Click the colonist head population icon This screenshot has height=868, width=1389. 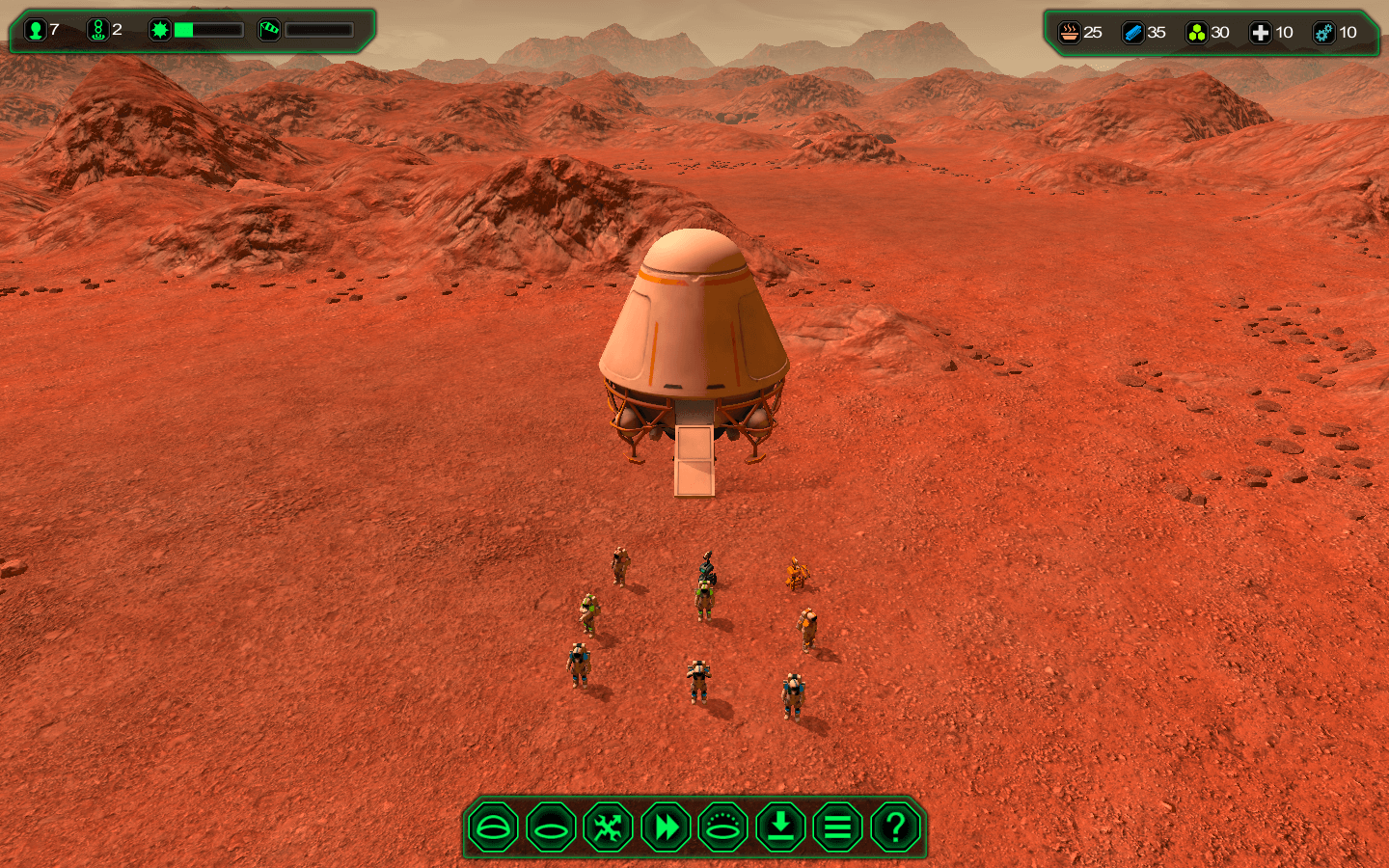[x=36, y=30]
